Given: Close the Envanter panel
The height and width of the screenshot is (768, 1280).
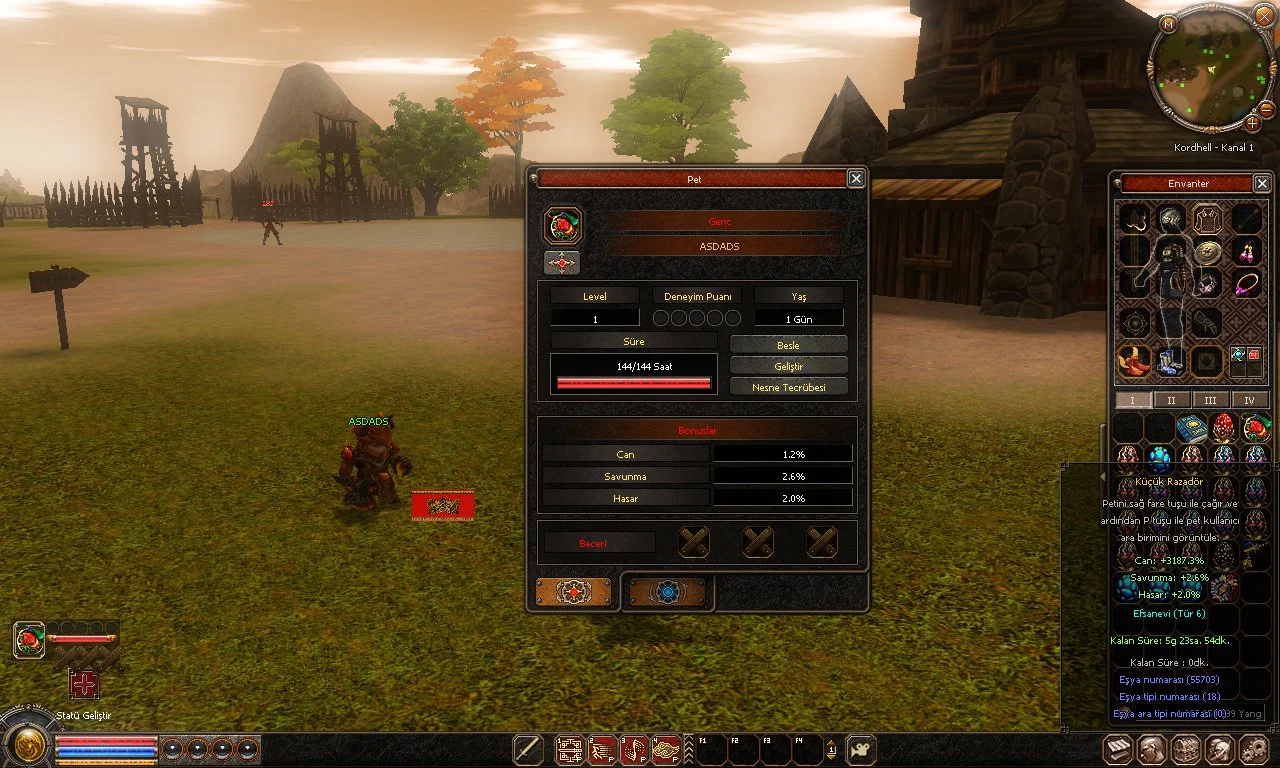Looking at the screenshot, I should click(1262, 184).
